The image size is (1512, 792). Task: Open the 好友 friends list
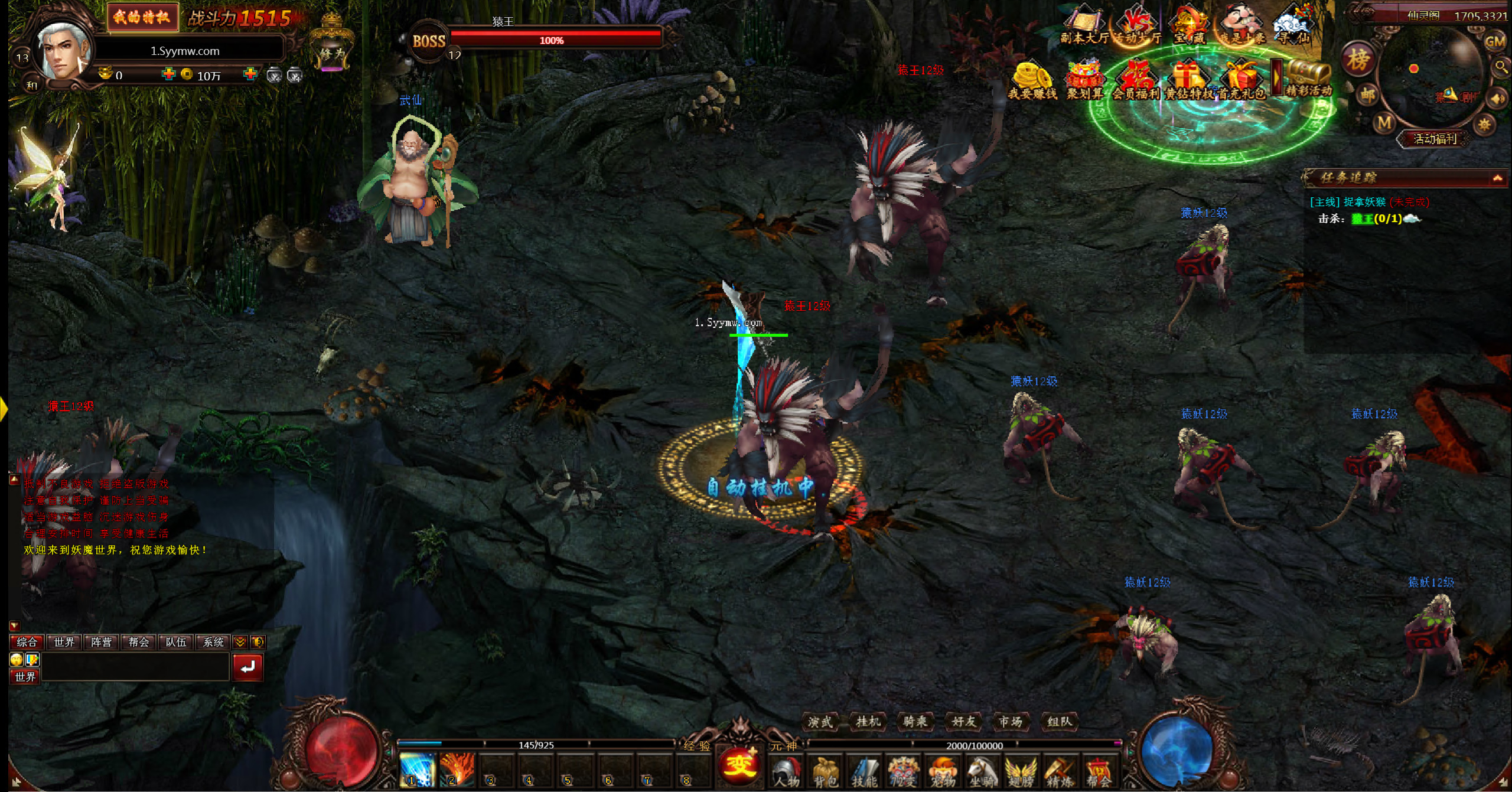coord(963,721)
